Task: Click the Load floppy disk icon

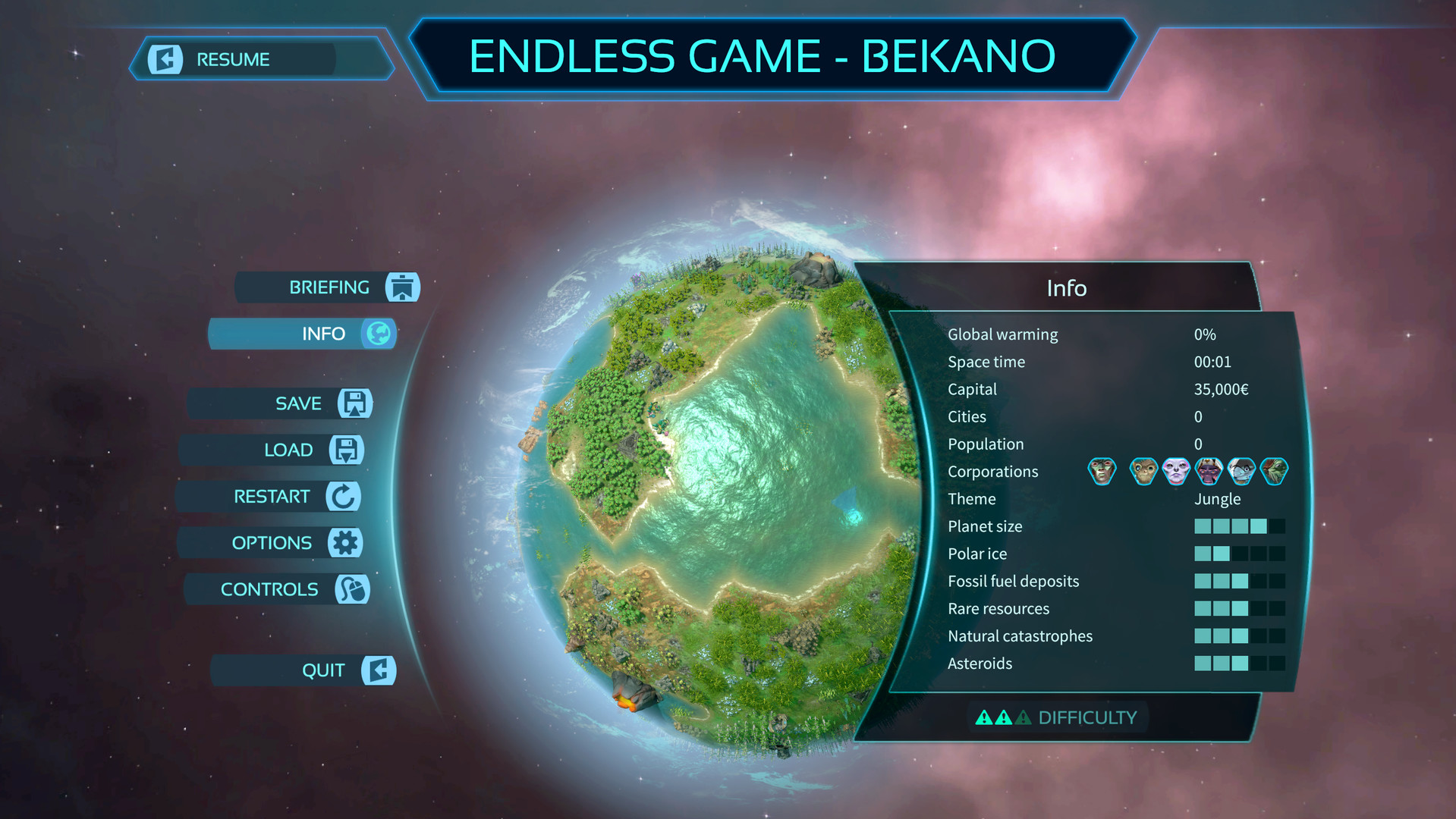Action: point(345,450)
